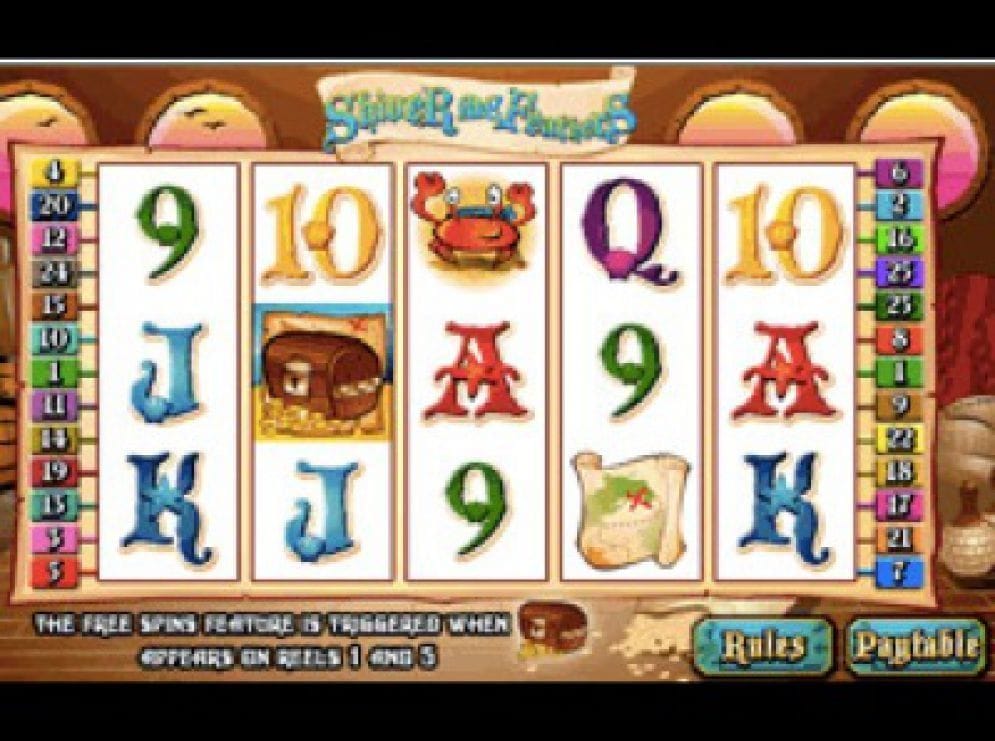Show the Paytable
The width and height of the screenshot is (995, 741).
[x=915, y=646]
